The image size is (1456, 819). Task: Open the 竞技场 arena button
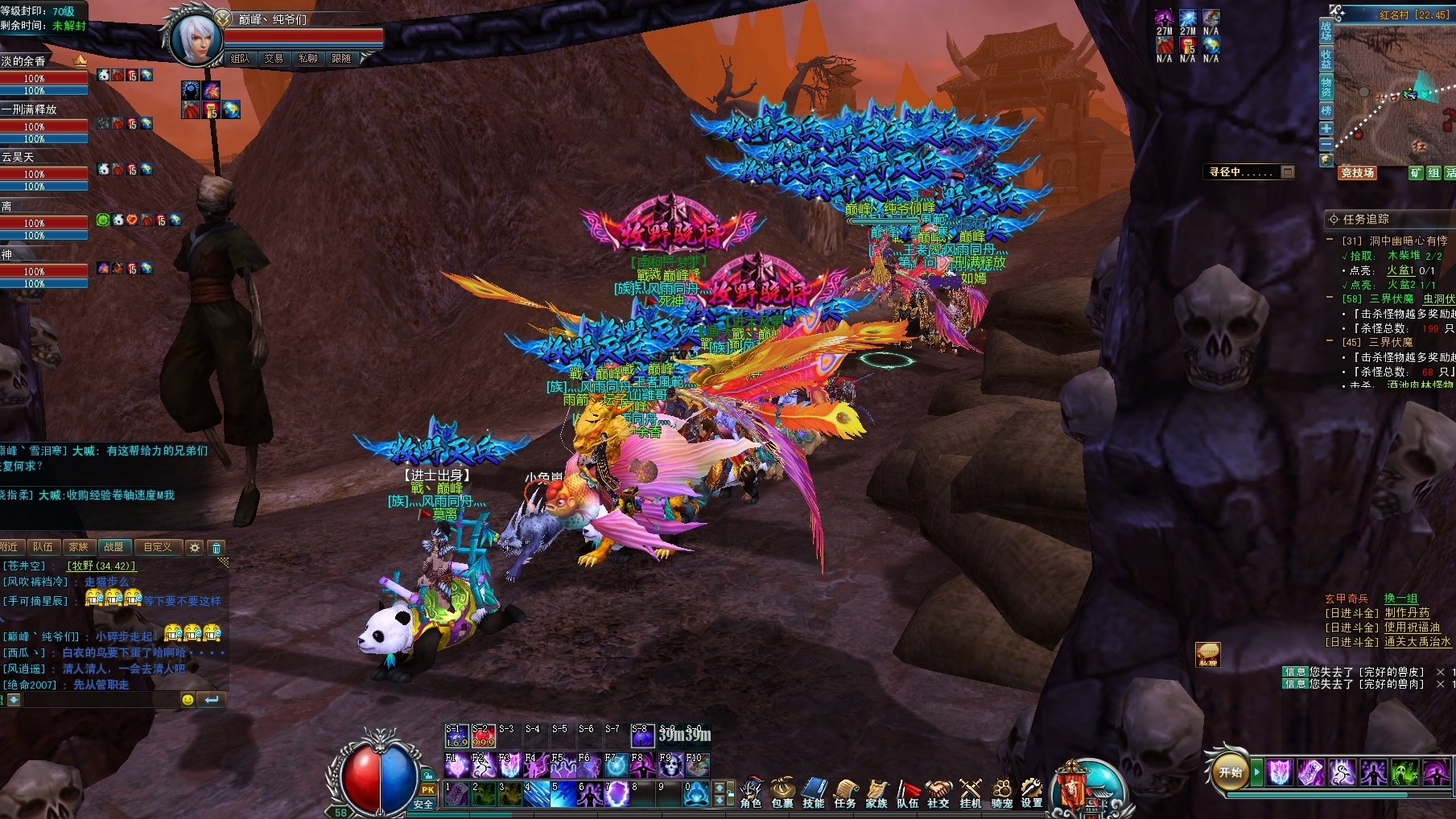pos(1357,173)
